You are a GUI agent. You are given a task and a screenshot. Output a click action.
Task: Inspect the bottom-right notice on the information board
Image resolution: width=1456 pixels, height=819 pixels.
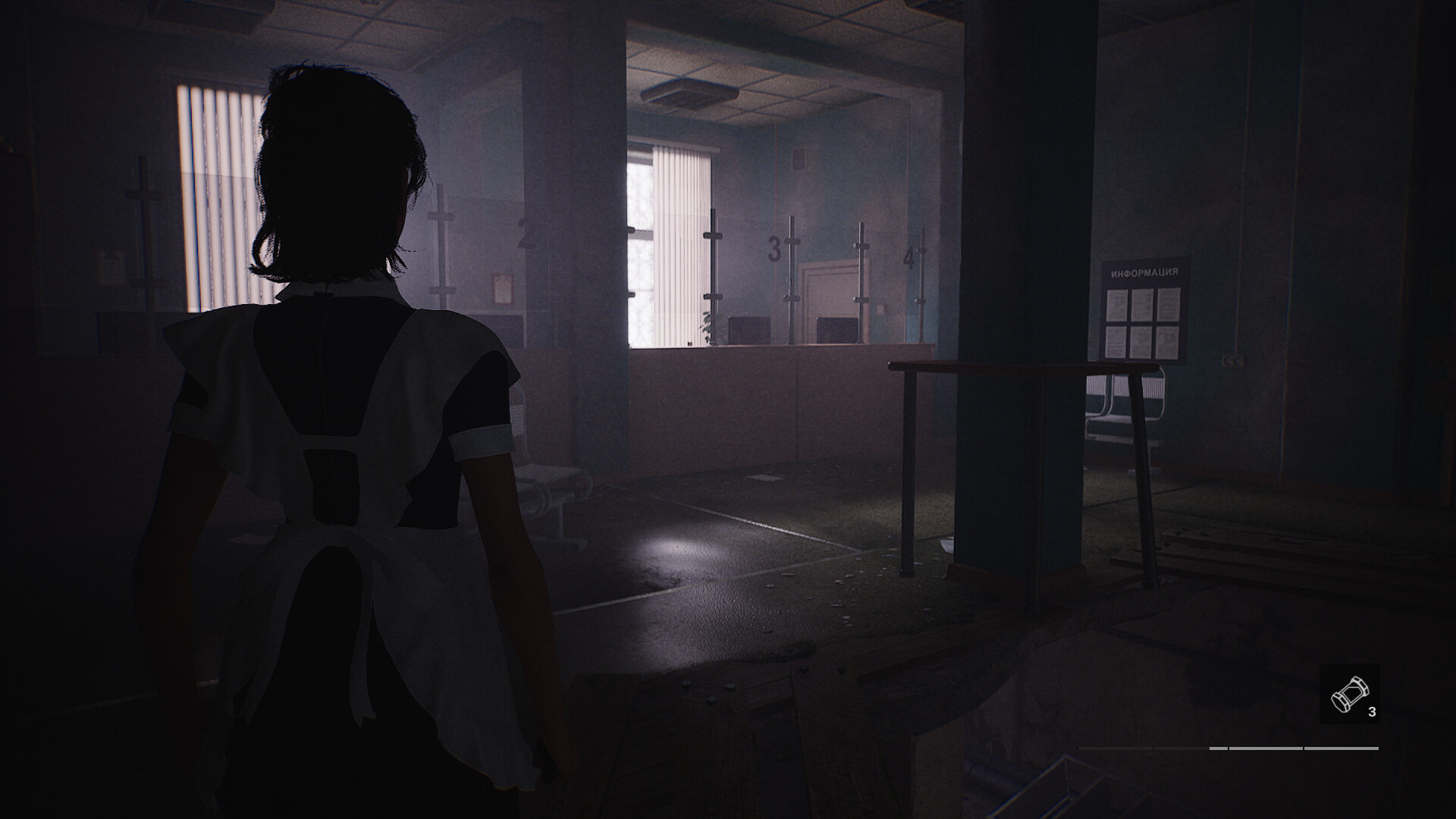click(x=1168, y=340)
